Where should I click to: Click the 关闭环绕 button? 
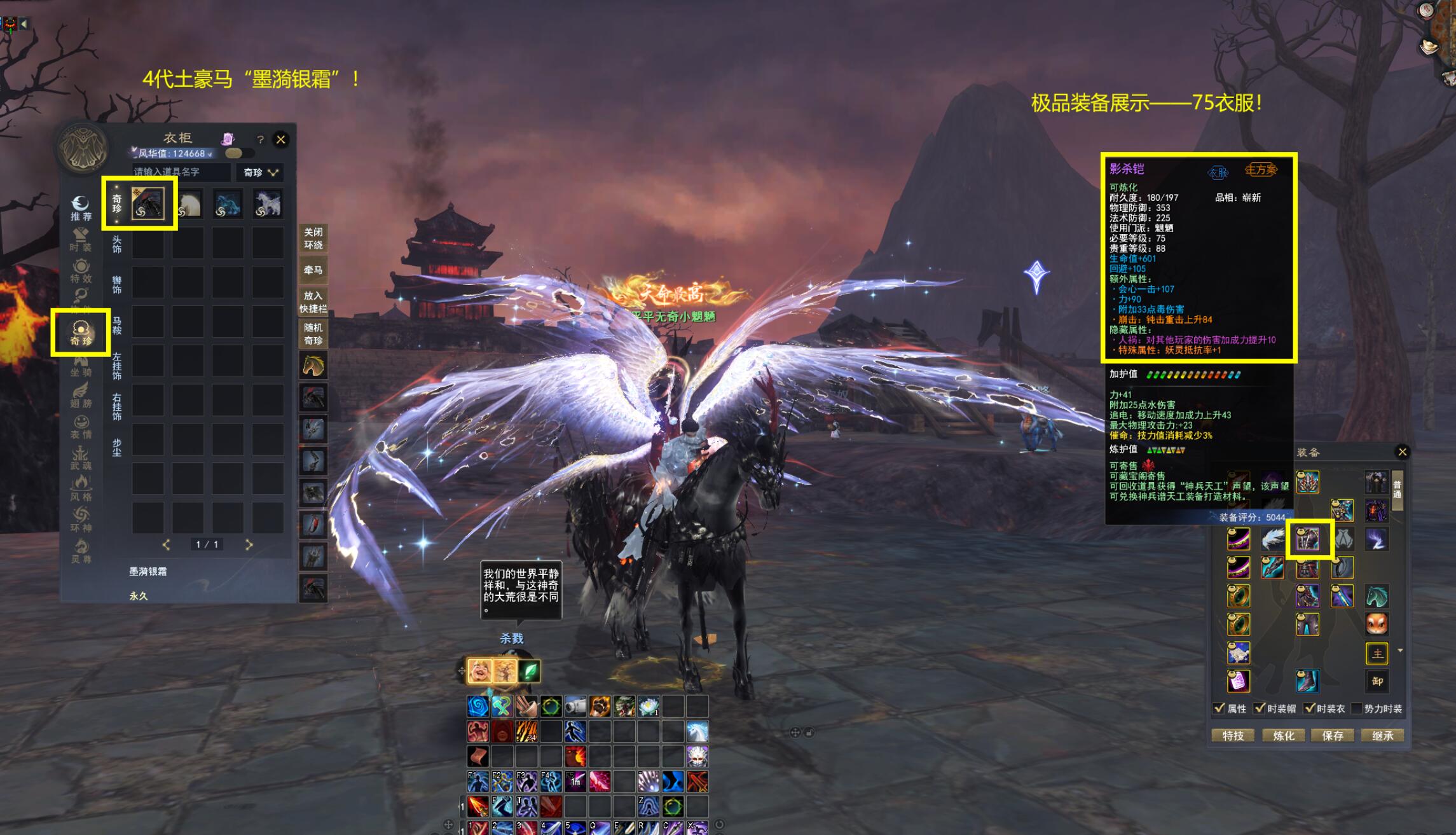pos(313,238)
